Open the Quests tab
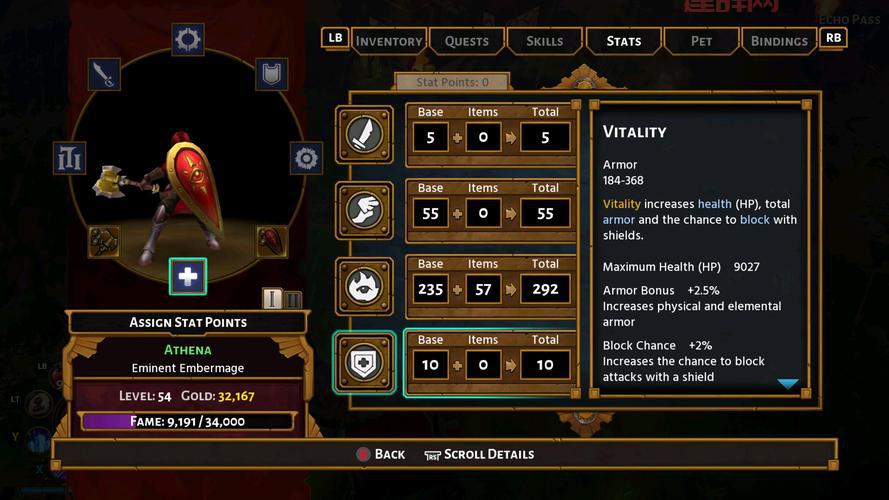889x500 pixels. (466, 41)
